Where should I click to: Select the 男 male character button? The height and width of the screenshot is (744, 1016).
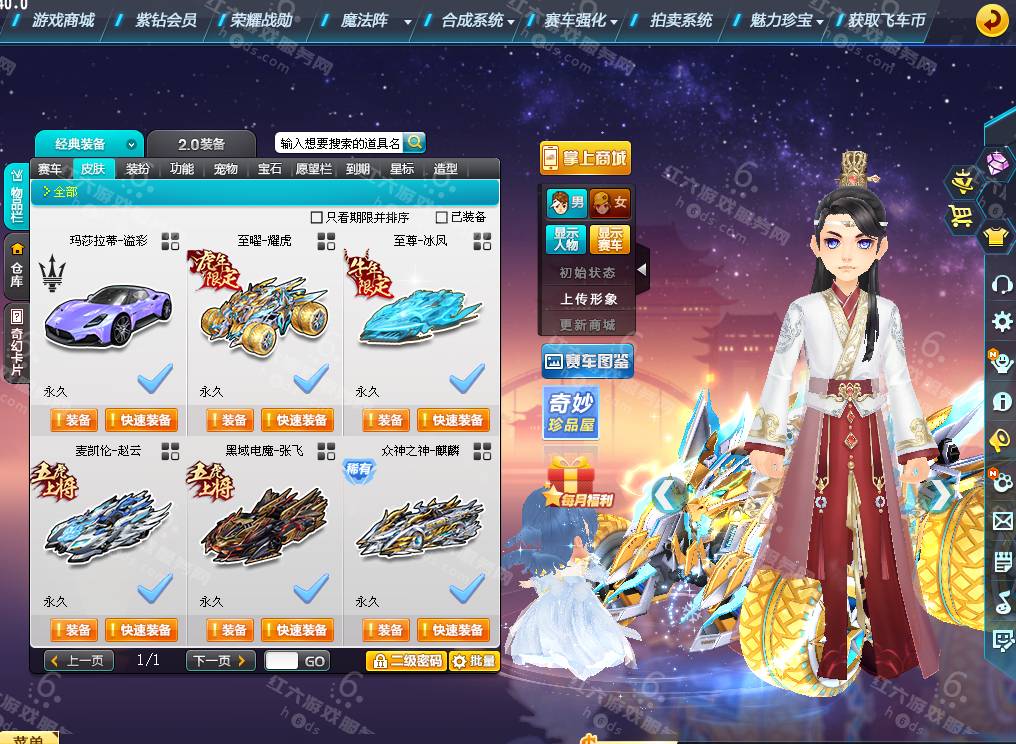[x=567, y=203]
